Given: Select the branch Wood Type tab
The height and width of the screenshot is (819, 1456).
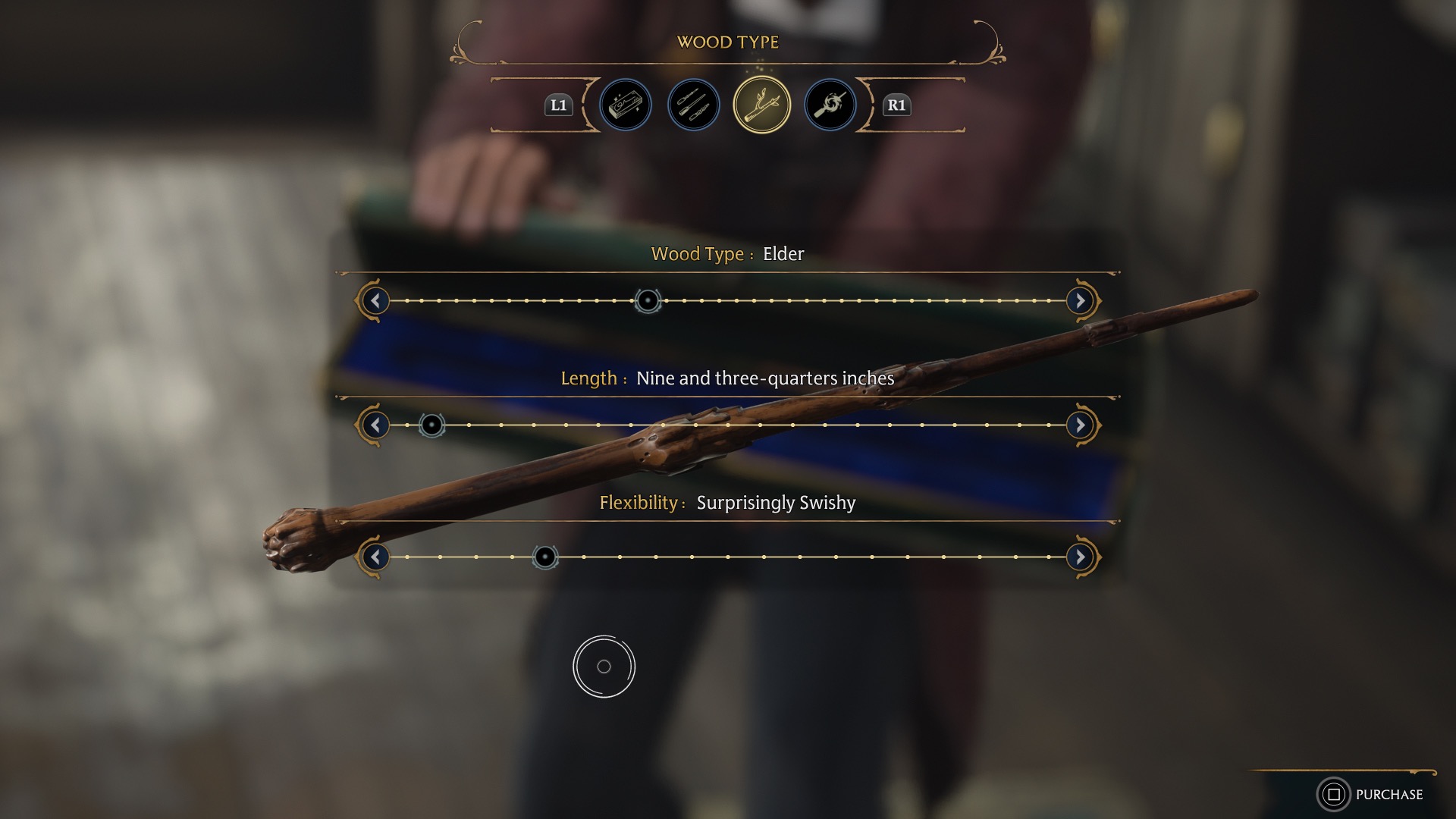Looking at the screenshot, I should click(761, 105).
